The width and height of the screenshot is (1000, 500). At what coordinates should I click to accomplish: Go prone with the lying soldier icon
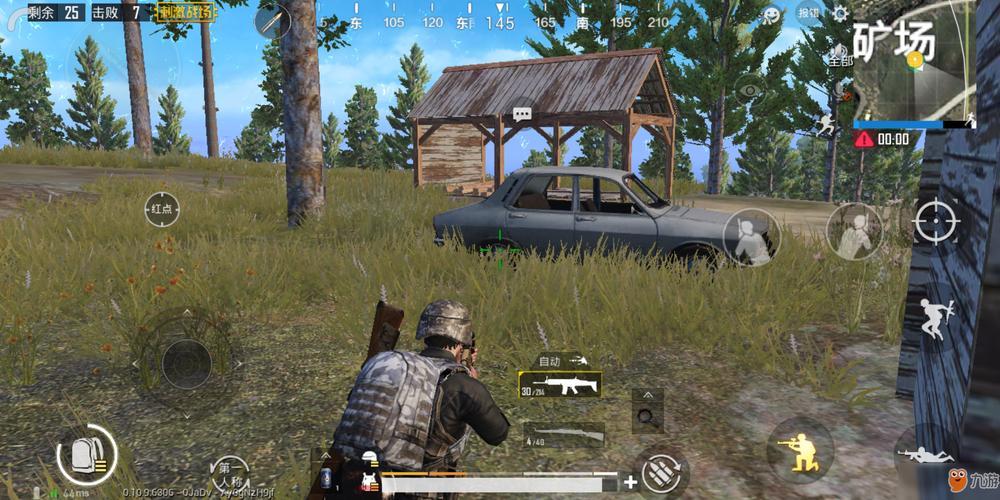(925, 455)
